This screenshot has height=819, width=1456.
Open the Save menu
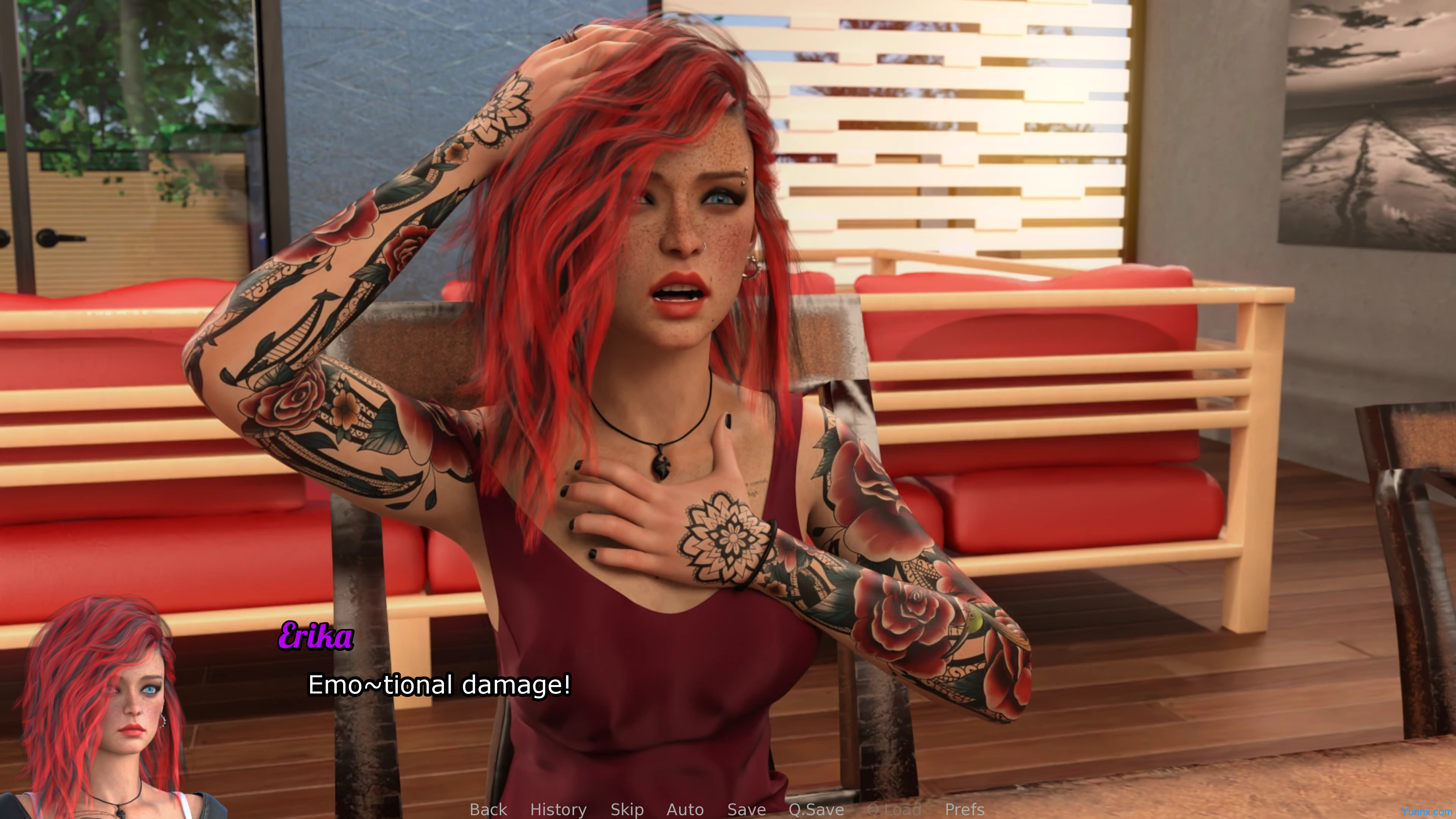[746, 810]
